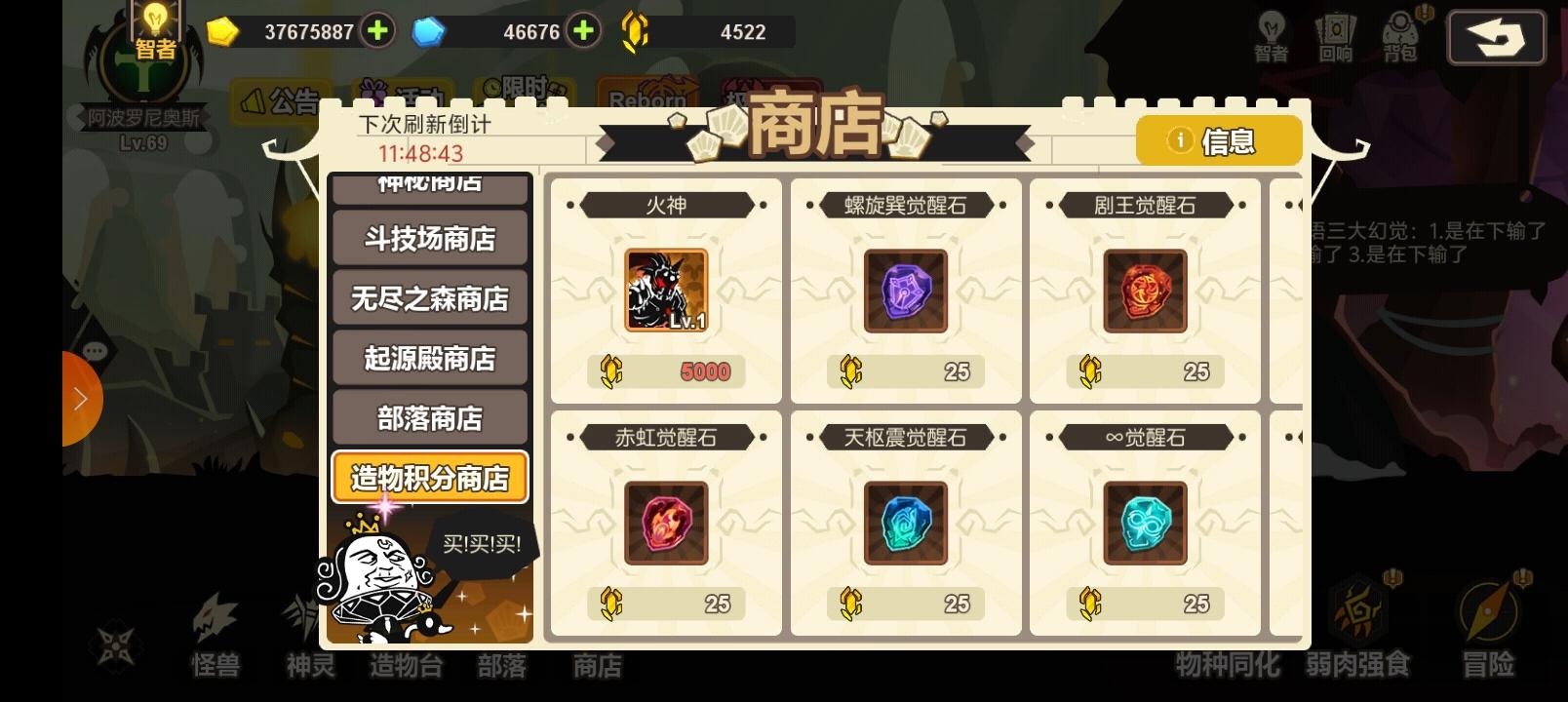This screenshot has height=702, width=1568.
Task: Select the 部落商店 shop category
Action: click(429, 417)
